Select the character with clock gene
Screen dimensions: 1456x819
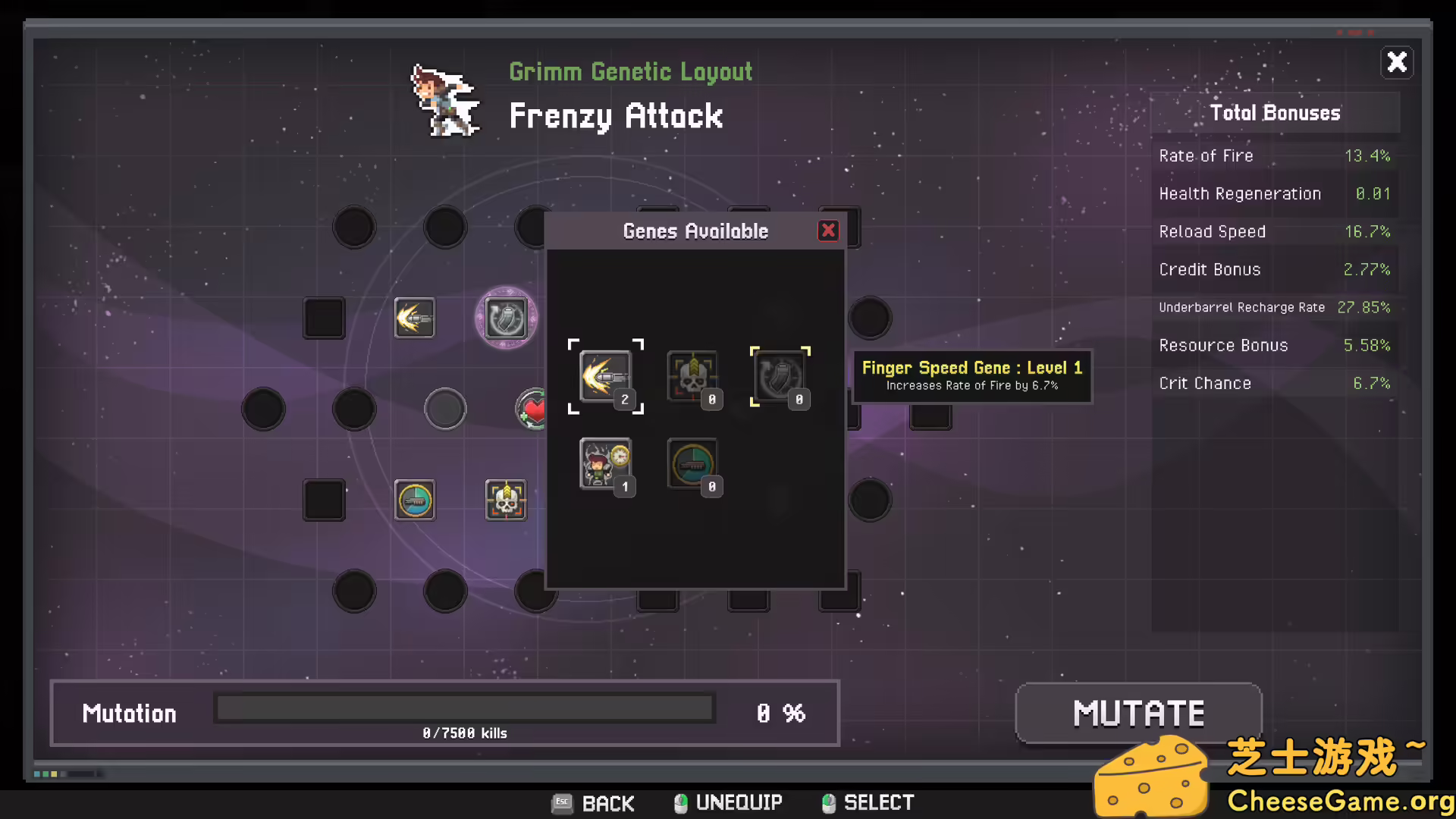605,463
